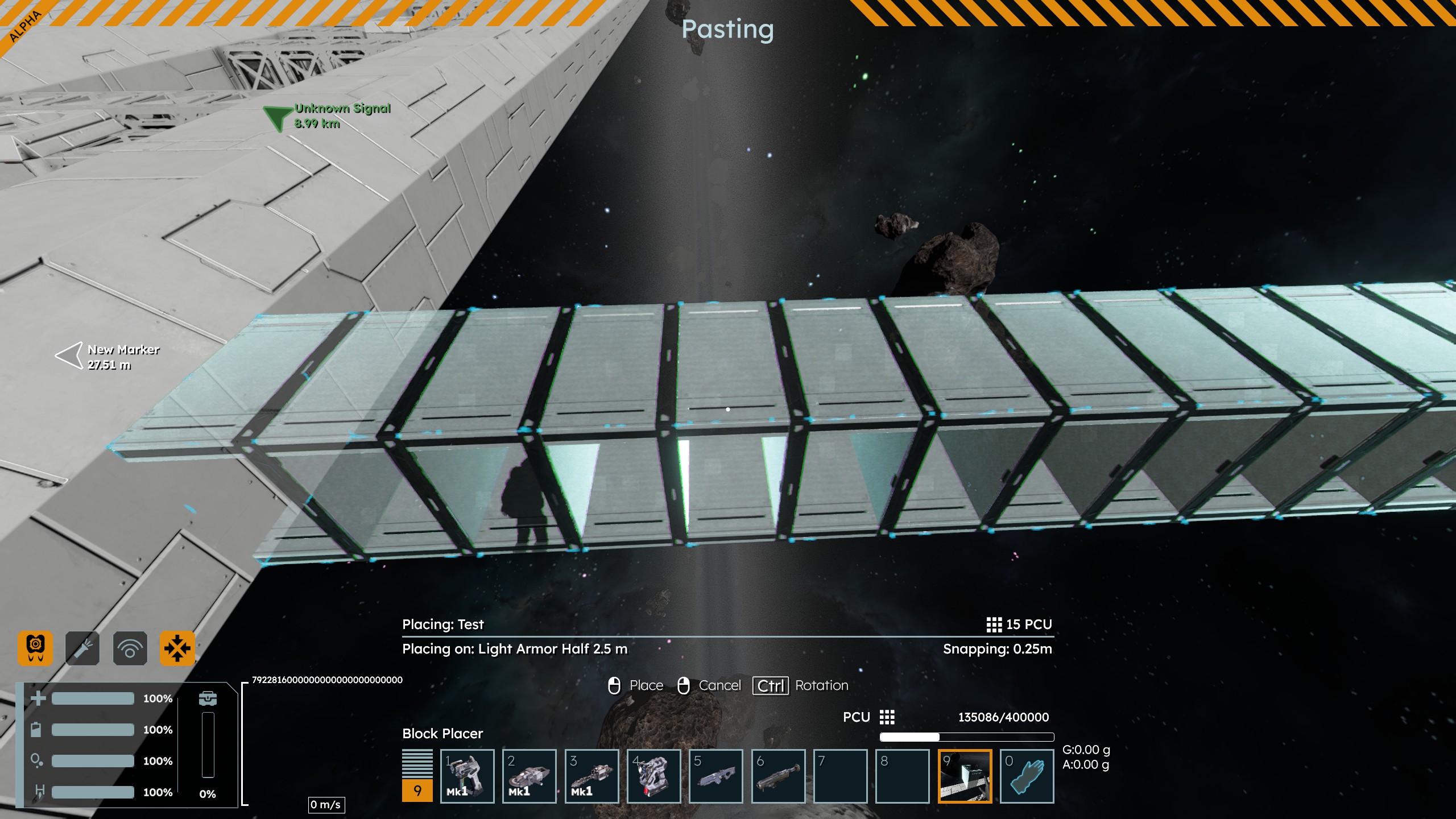
Task: Equip the rifle in hotbar slot 5
Action: pos(715,776)
